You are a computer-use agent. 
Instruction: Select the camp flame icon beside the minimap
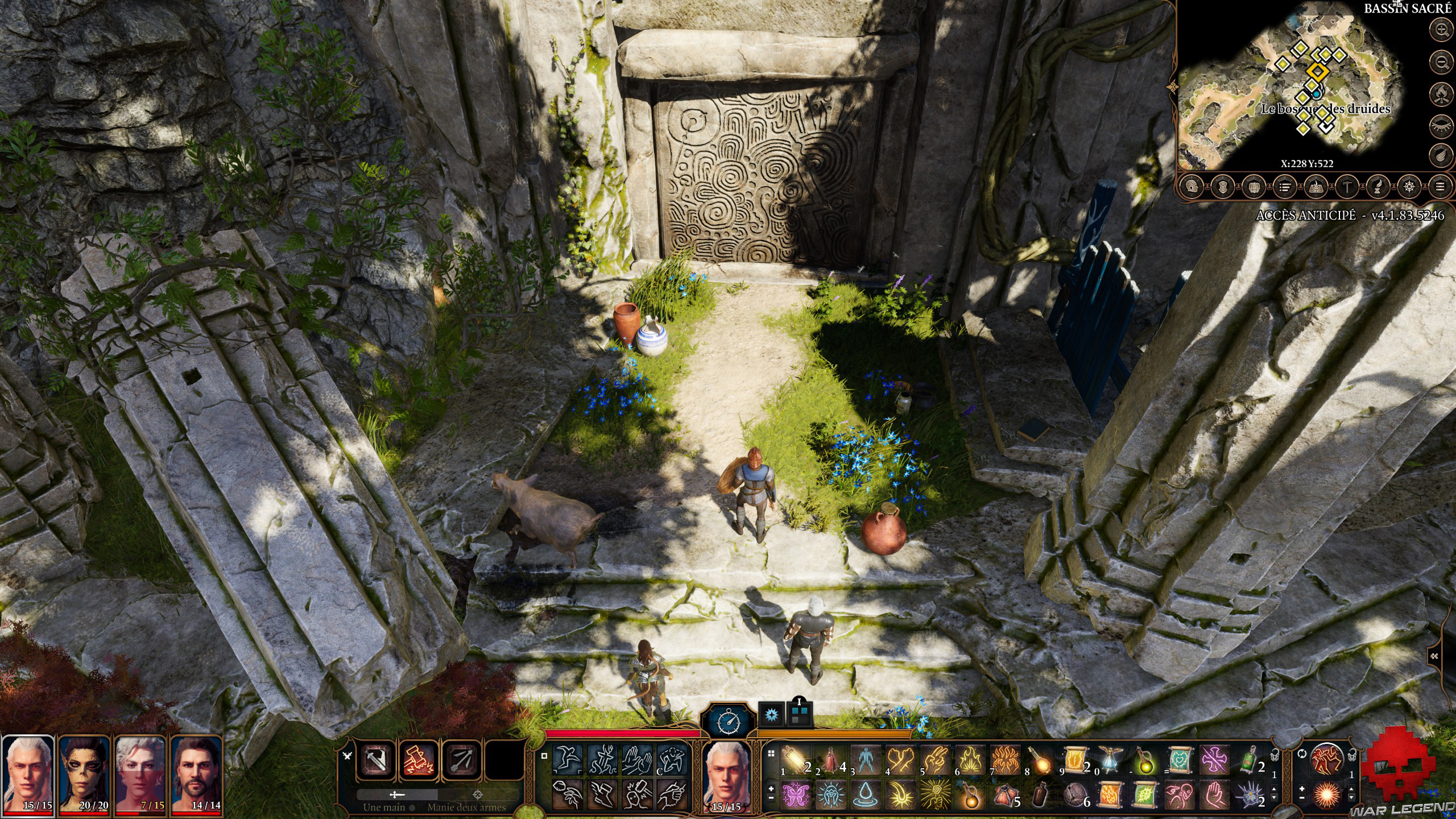1441,94
